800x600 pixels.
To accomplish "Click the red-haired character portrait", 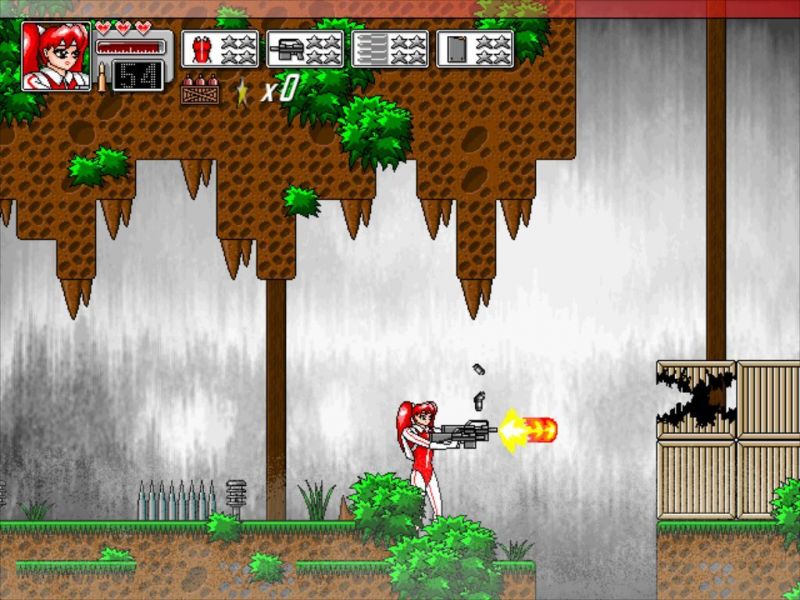I will pos(56,56).
